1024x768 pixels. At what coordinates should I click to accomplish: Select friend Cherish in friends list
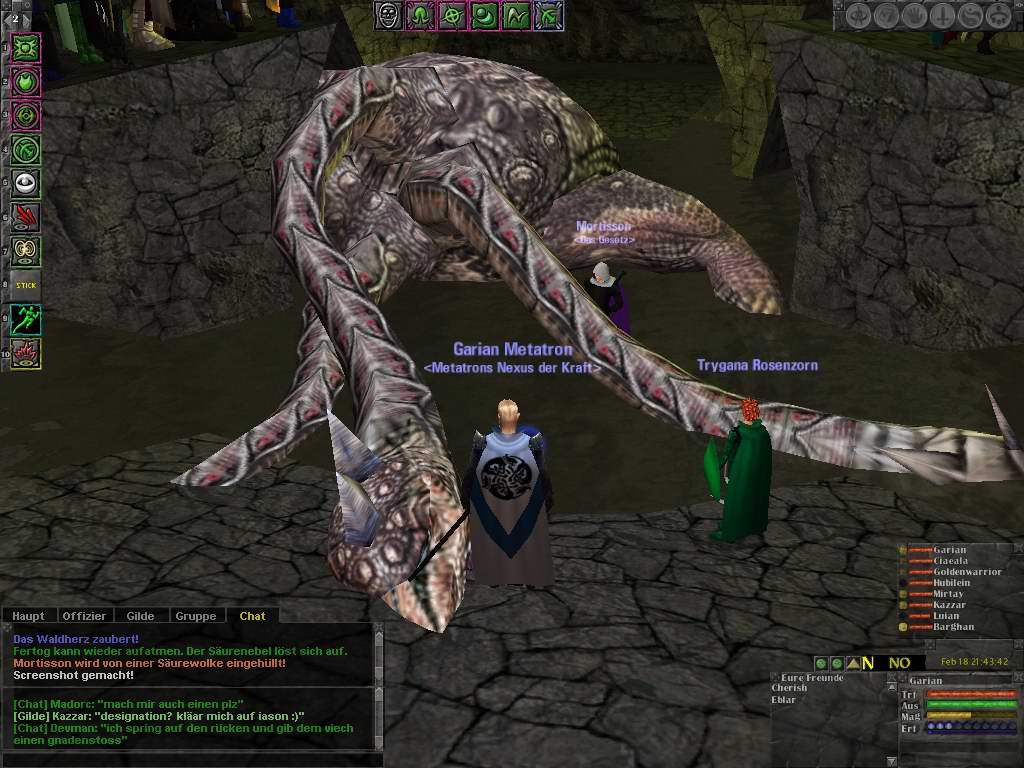pyautogui.click(x=790, y=688)
